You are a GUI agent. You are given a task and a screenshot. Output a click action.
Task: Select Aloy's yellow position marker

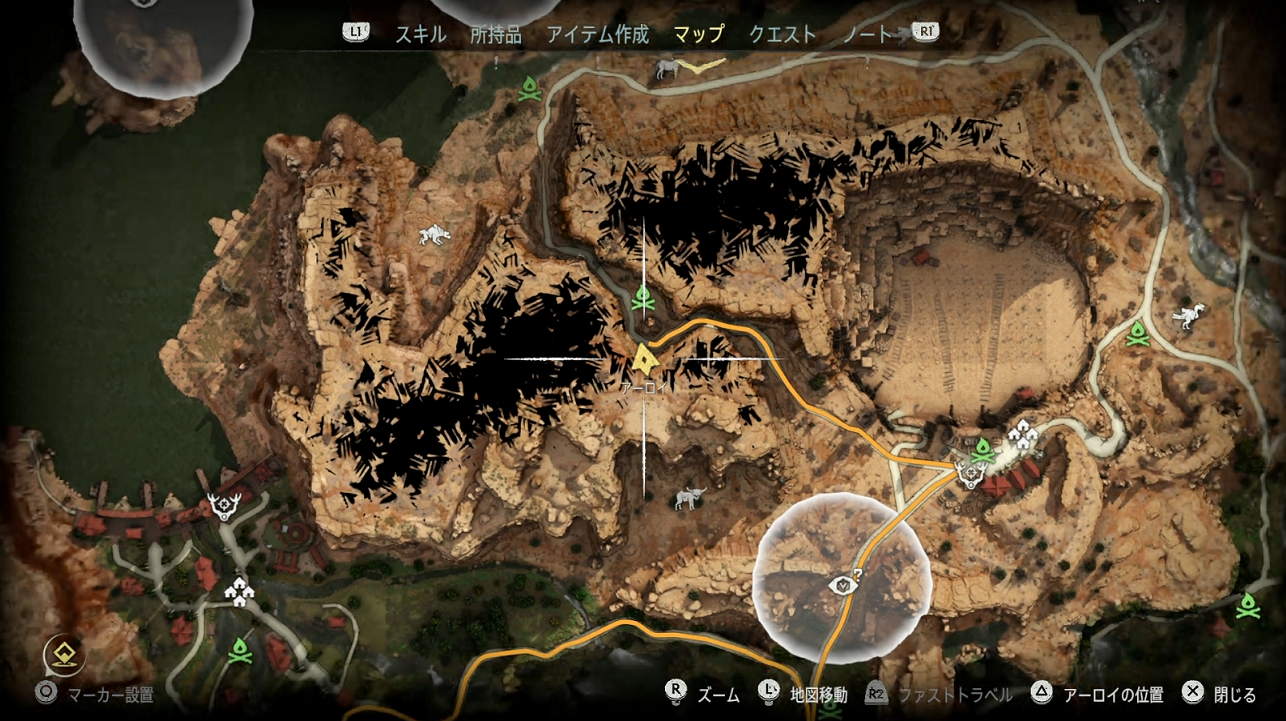(x=646, y=358)
